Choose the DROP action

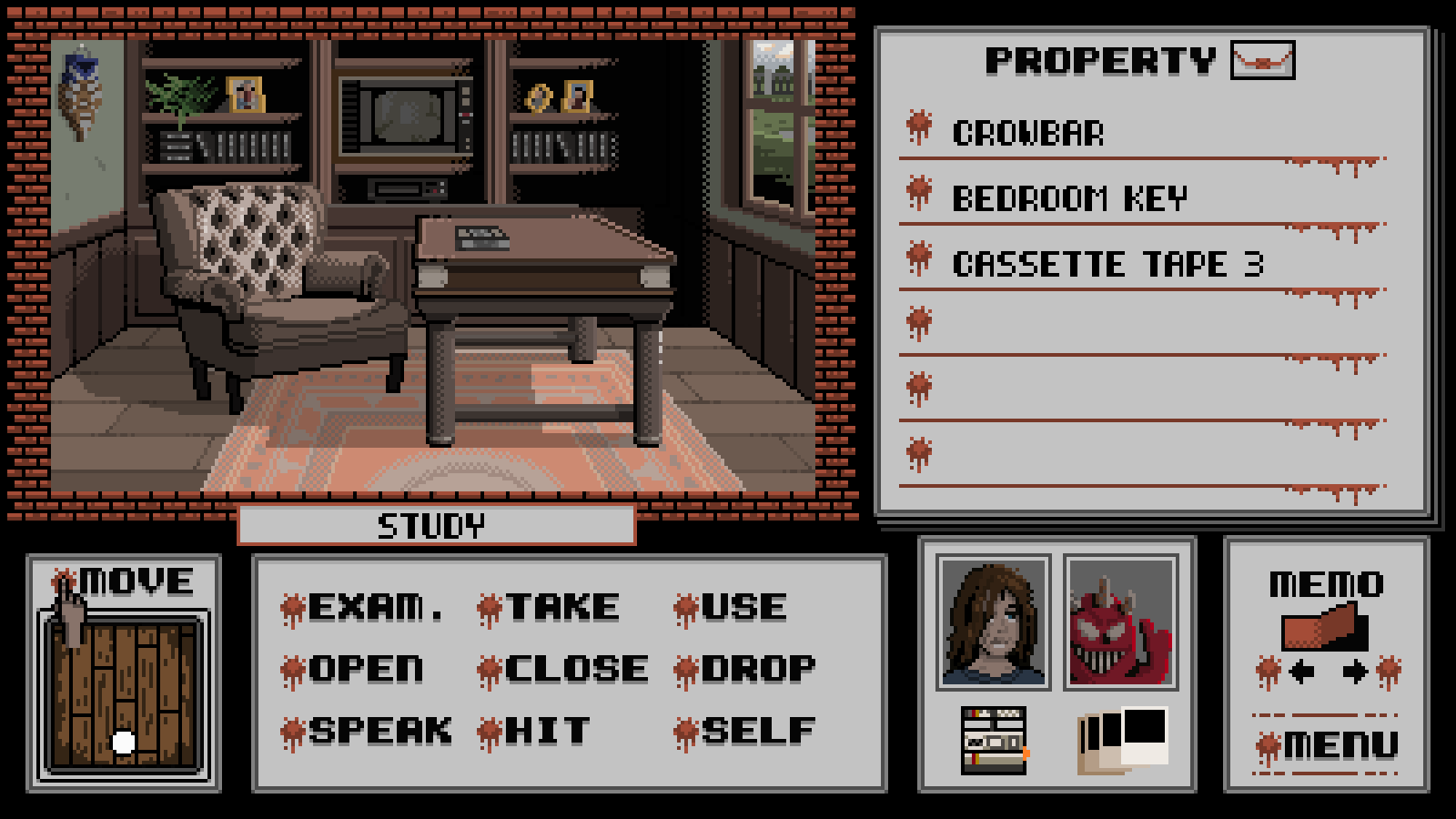(x=757, y=669)
